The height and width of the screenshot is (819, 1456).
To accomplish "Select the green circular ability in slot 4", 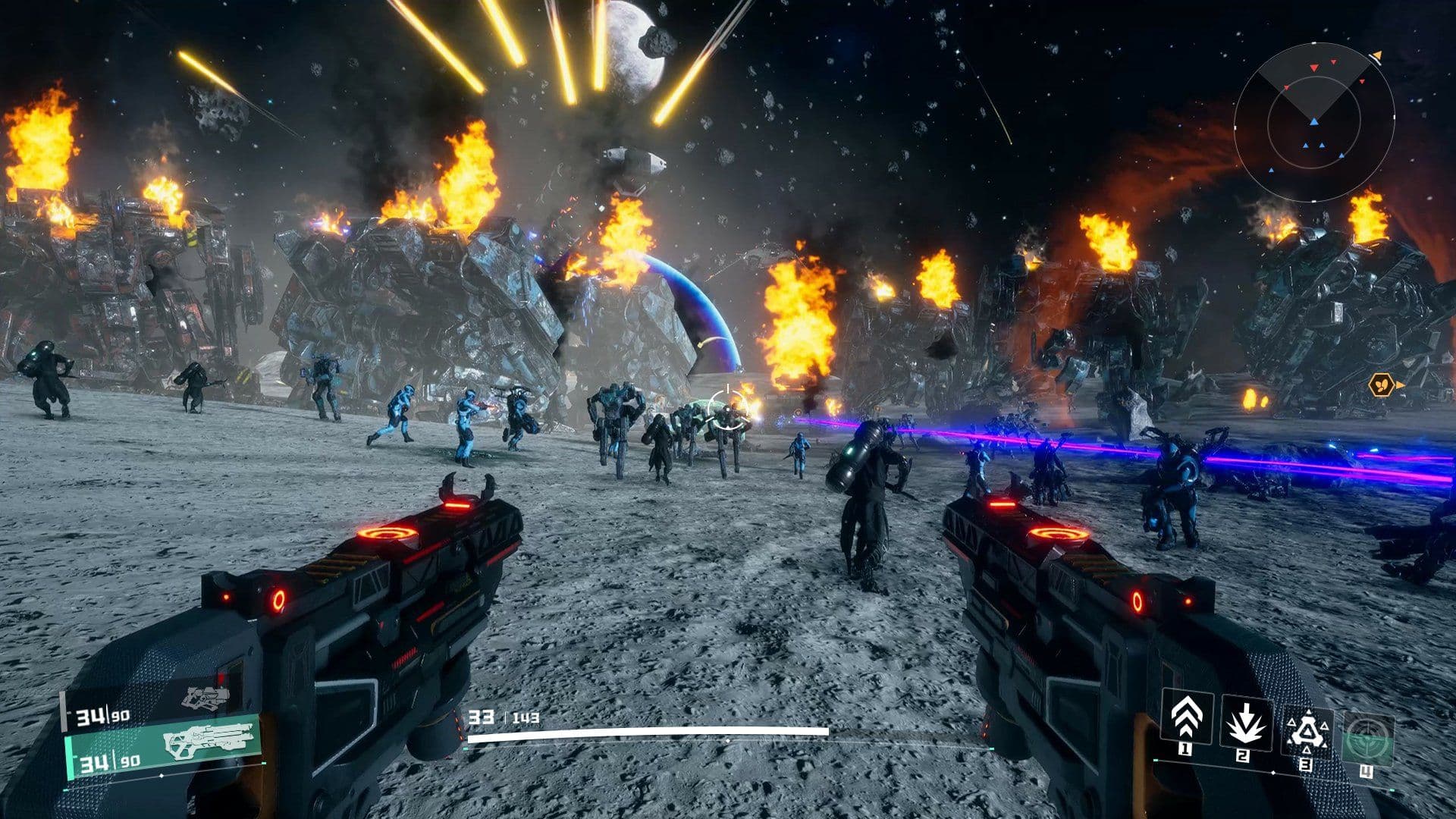I will click(x=1369, y=739).
